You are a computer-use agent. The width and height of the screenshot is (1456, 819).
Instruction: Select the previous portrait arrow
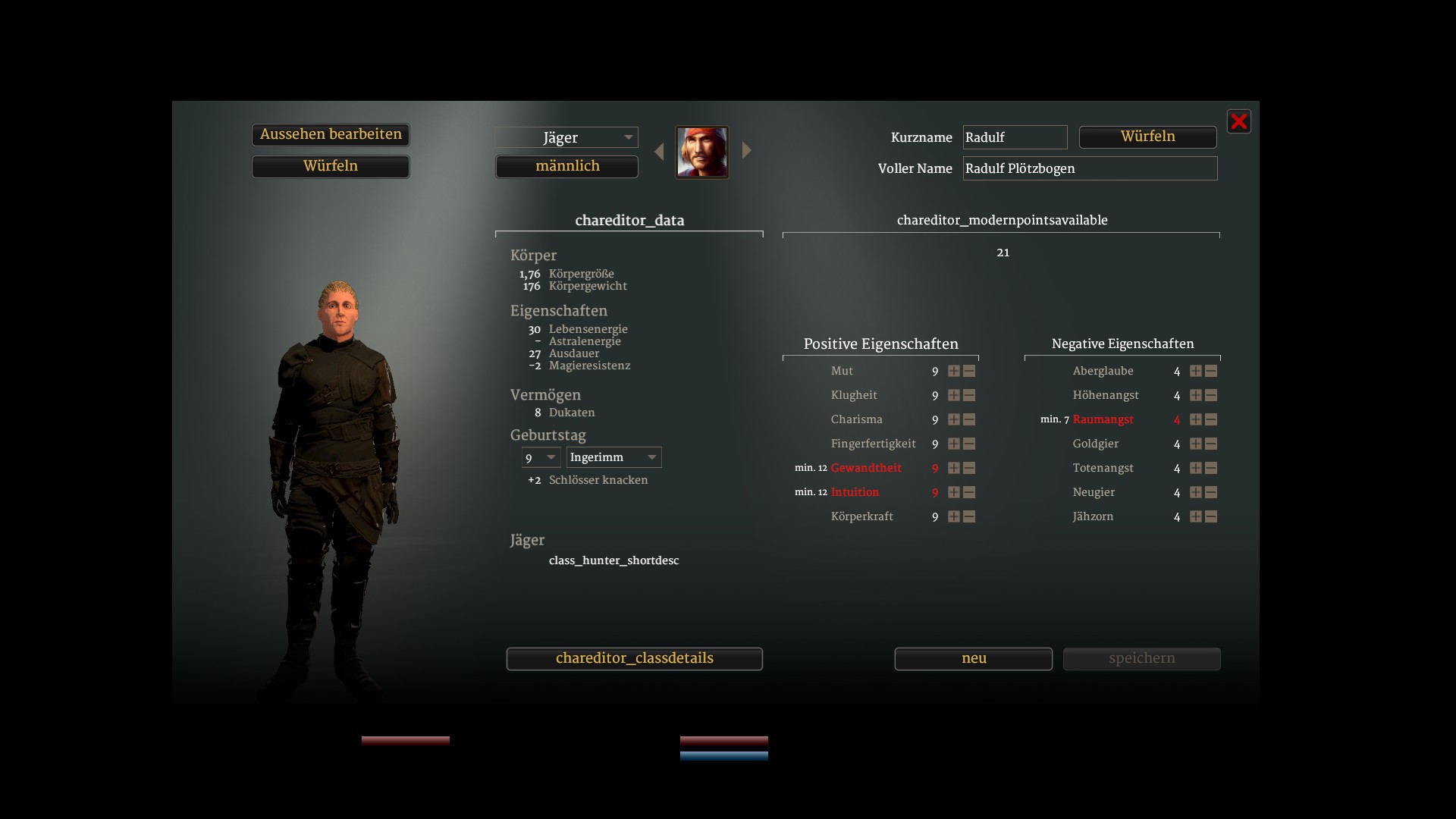(x=659, y=152)
